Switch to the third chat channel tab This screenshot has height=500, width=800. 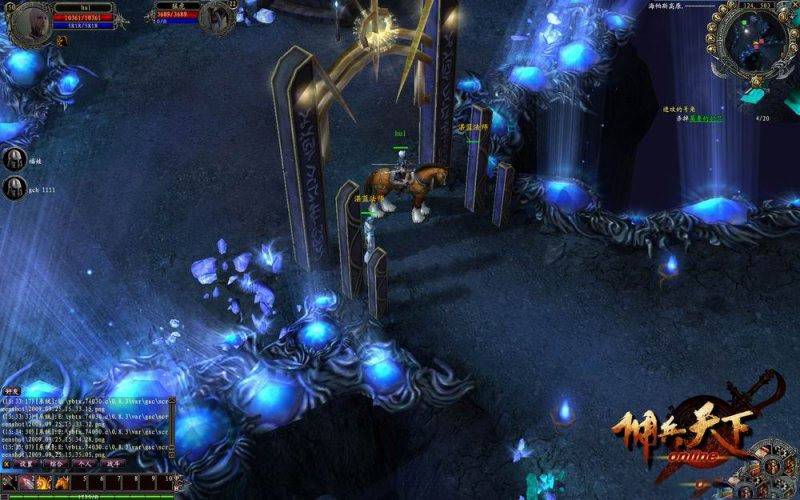tap(84, 464)
